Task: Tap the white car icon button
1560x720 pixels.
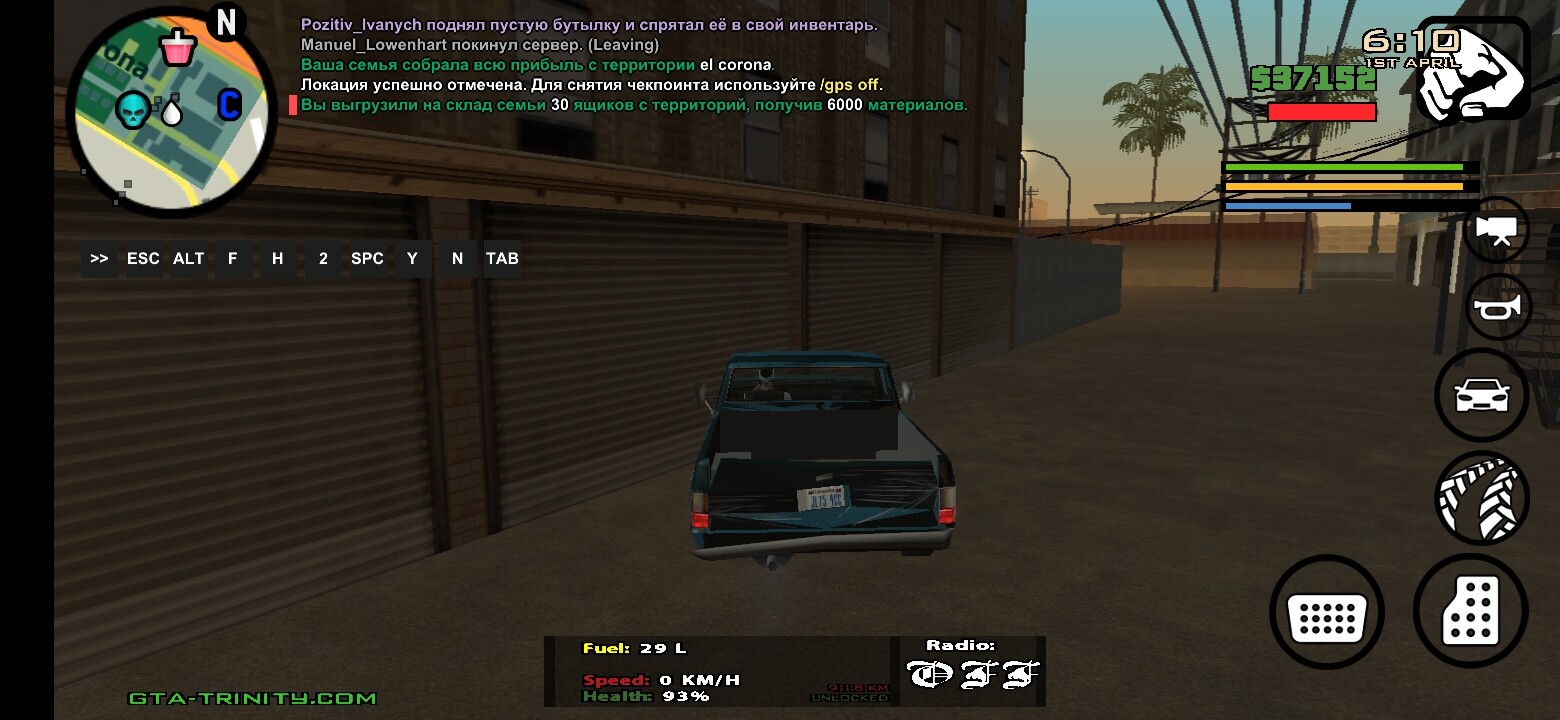Action: coord(1481,395)
